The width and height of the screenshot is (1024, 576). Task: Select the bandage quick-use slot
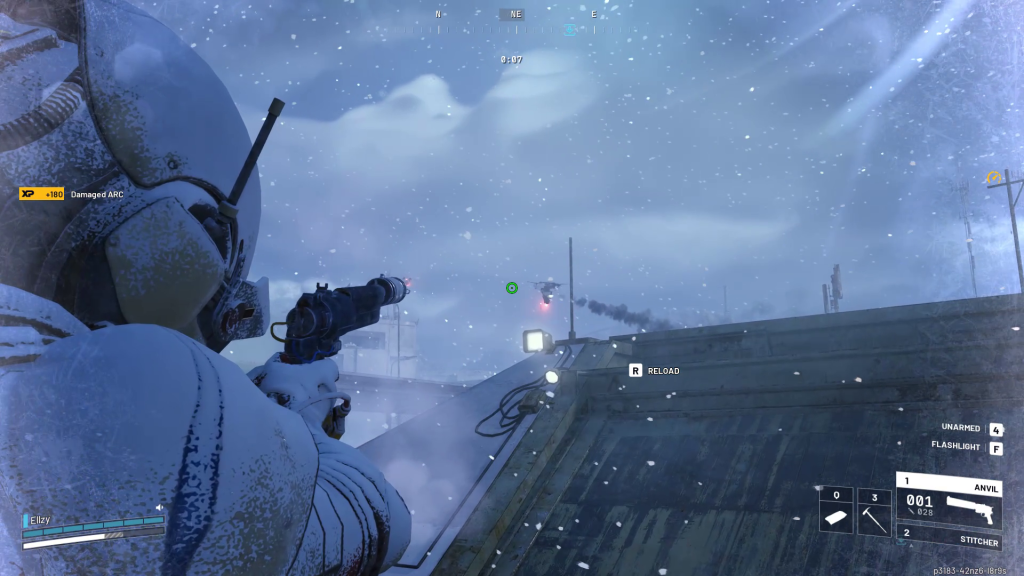pyautogui.click(x=835, y=511)
